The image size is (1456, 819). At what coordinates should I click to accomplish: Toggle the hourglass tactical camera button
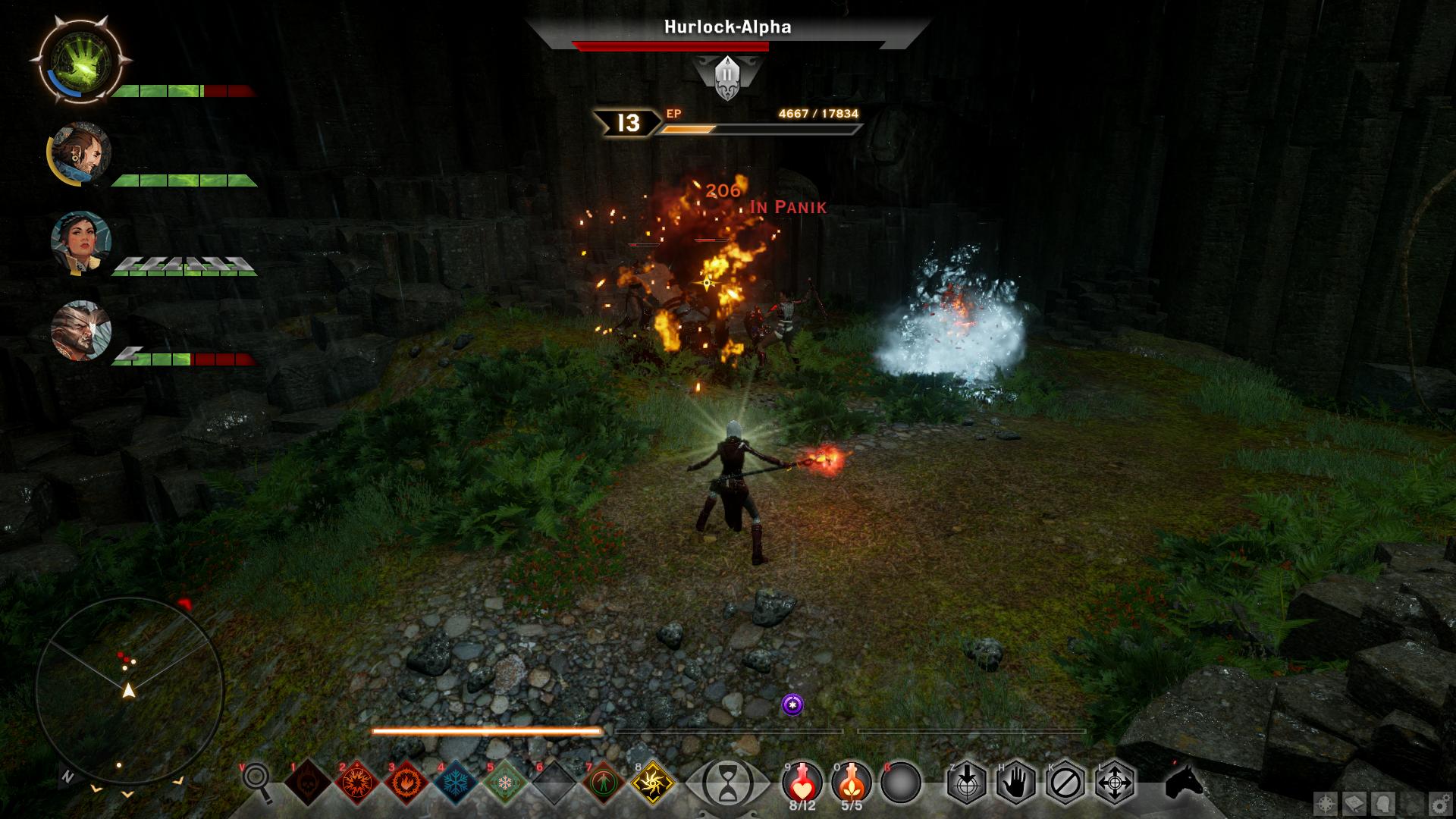tap(727, 782)
